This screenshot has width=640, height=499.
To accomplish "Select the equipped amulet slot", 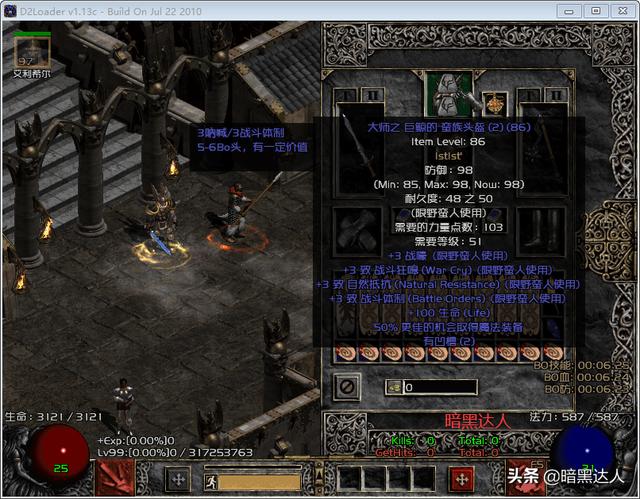I will click(493, 101).
